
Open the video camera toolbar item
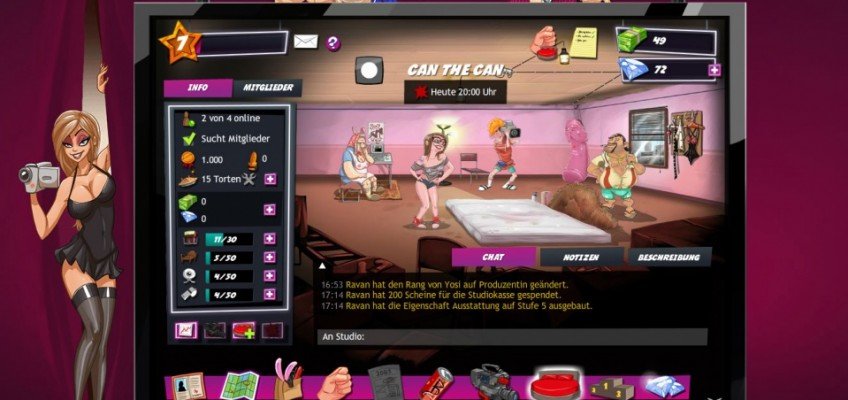(492, 383)
